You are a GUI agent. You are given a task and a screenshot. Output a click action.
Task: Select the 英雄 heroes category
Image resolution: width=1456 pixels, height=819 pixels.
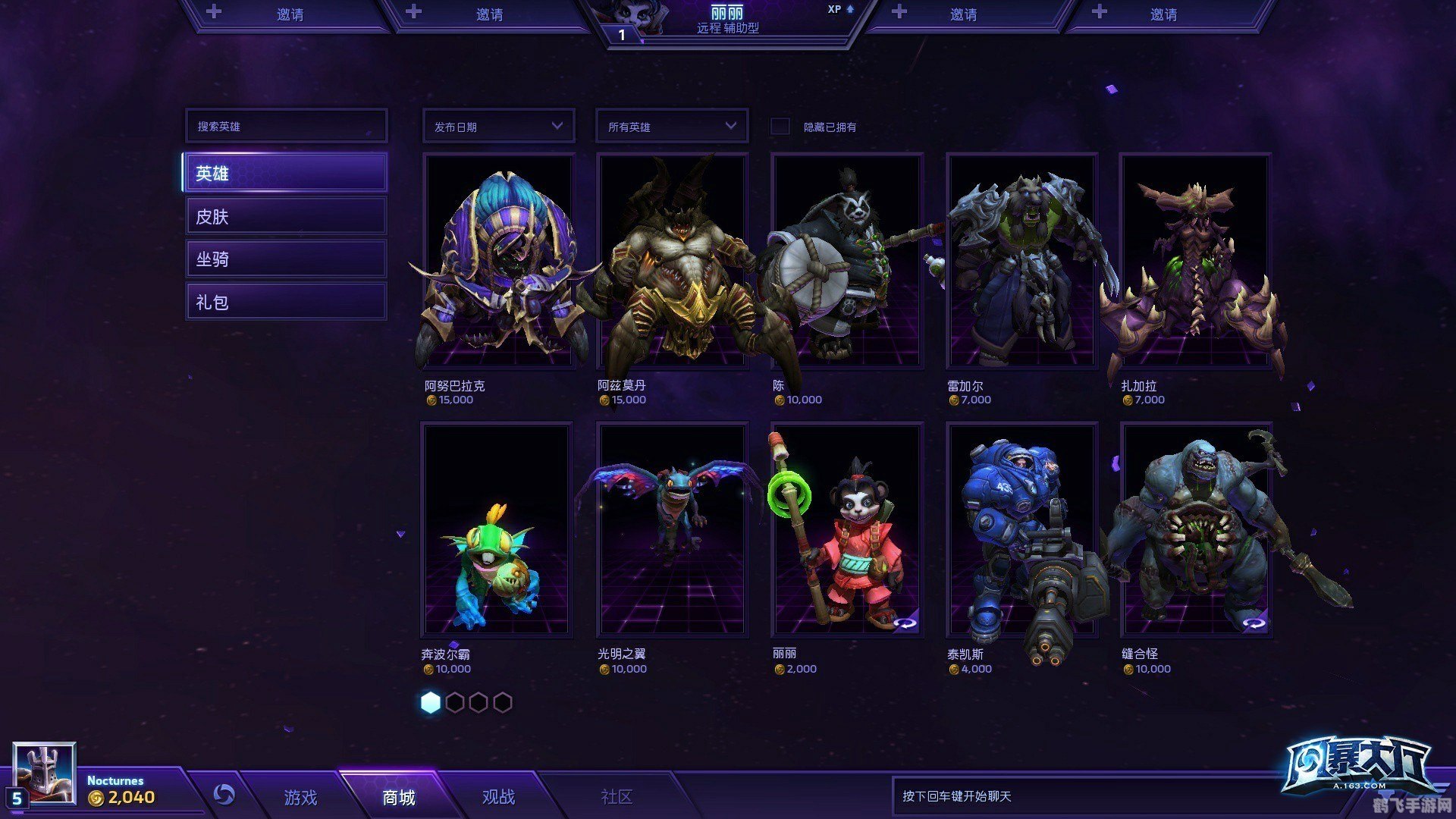(x=286, y=173)
